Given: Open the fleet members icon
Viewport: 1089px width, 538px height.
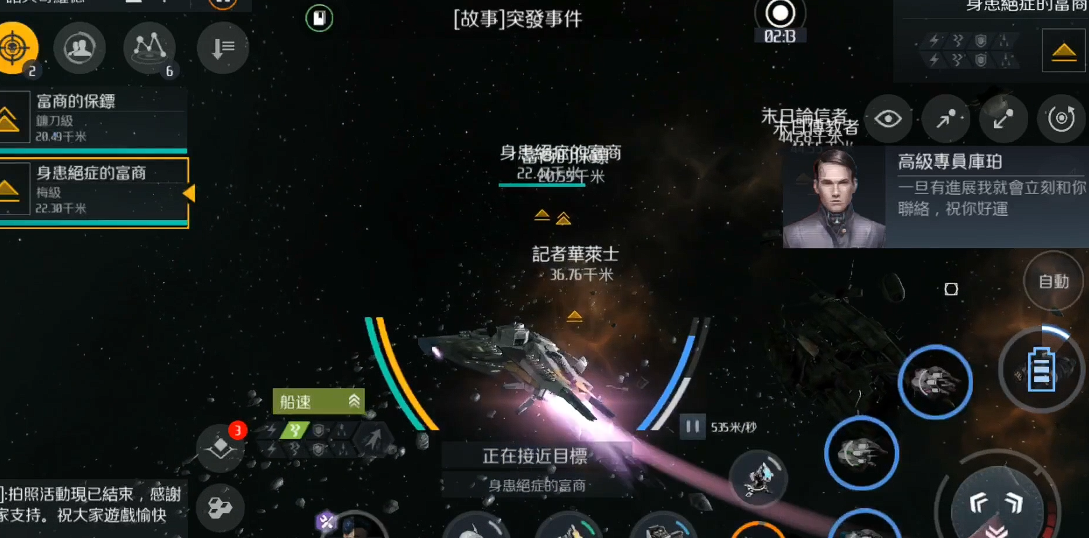Looking at the screenshot, I should [79, 47].
